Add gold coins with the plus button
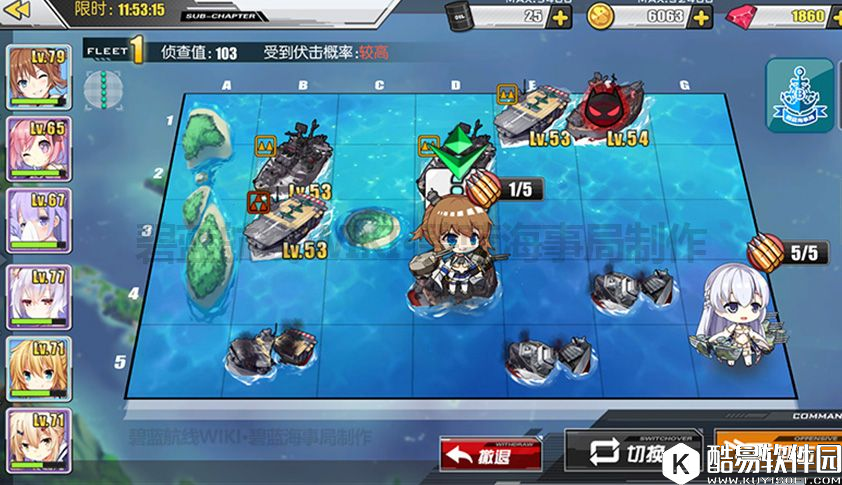 point(702,17)
